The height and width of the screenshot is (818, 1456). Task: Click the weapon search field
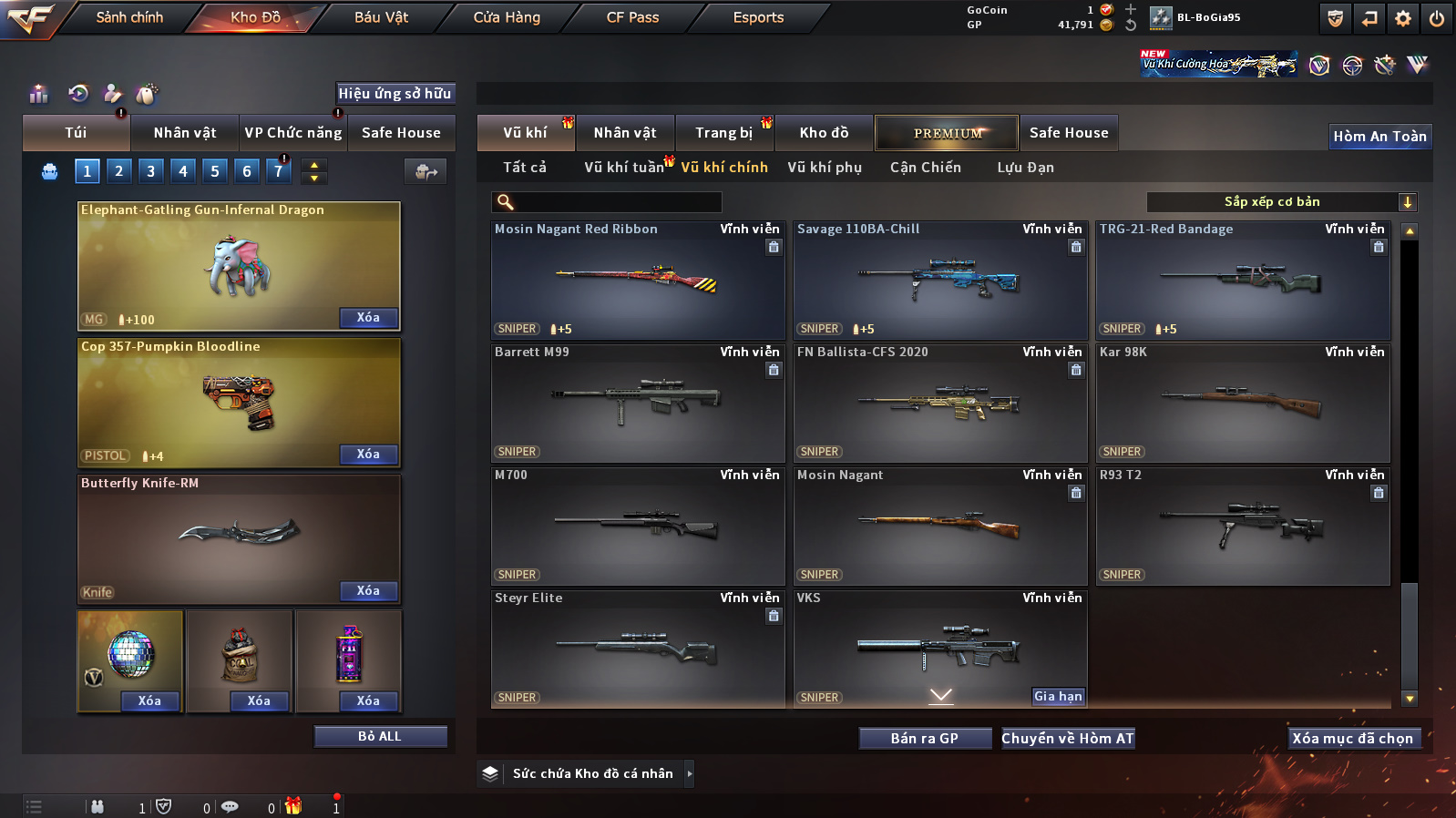(617, 202)
